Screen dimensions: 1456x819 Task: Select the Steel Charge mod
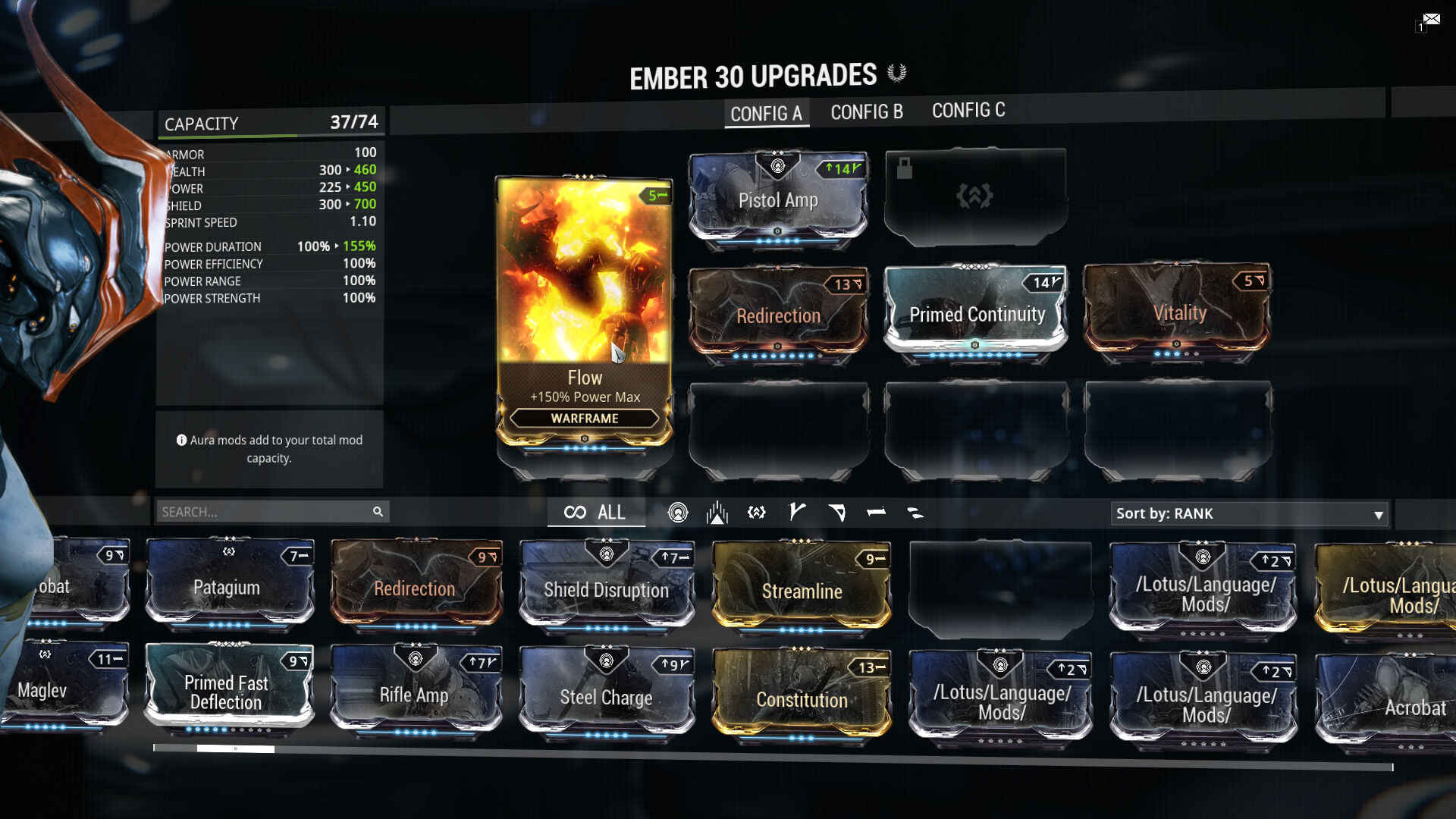pyautogui.click(x=606, y=695)
